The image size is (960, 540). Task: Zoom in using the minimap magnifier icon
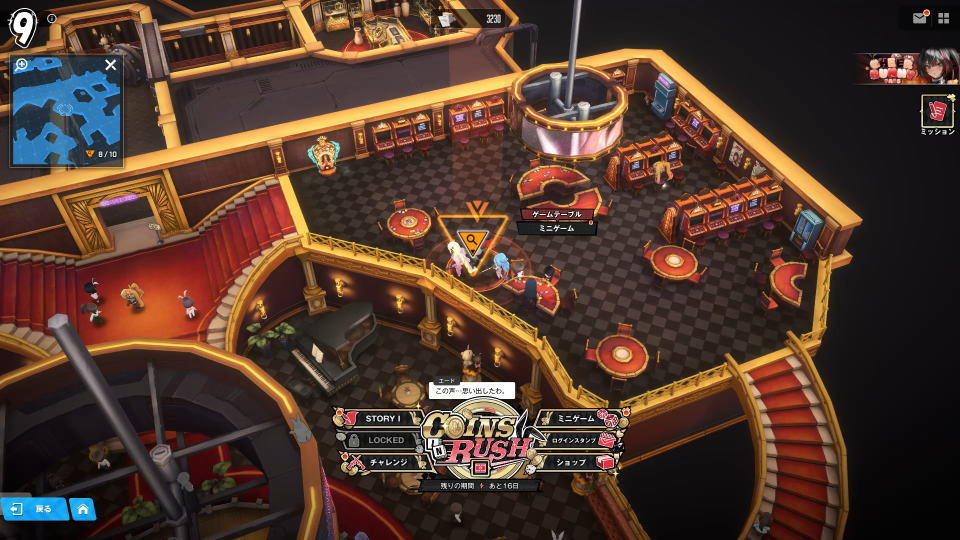[22, 65]
